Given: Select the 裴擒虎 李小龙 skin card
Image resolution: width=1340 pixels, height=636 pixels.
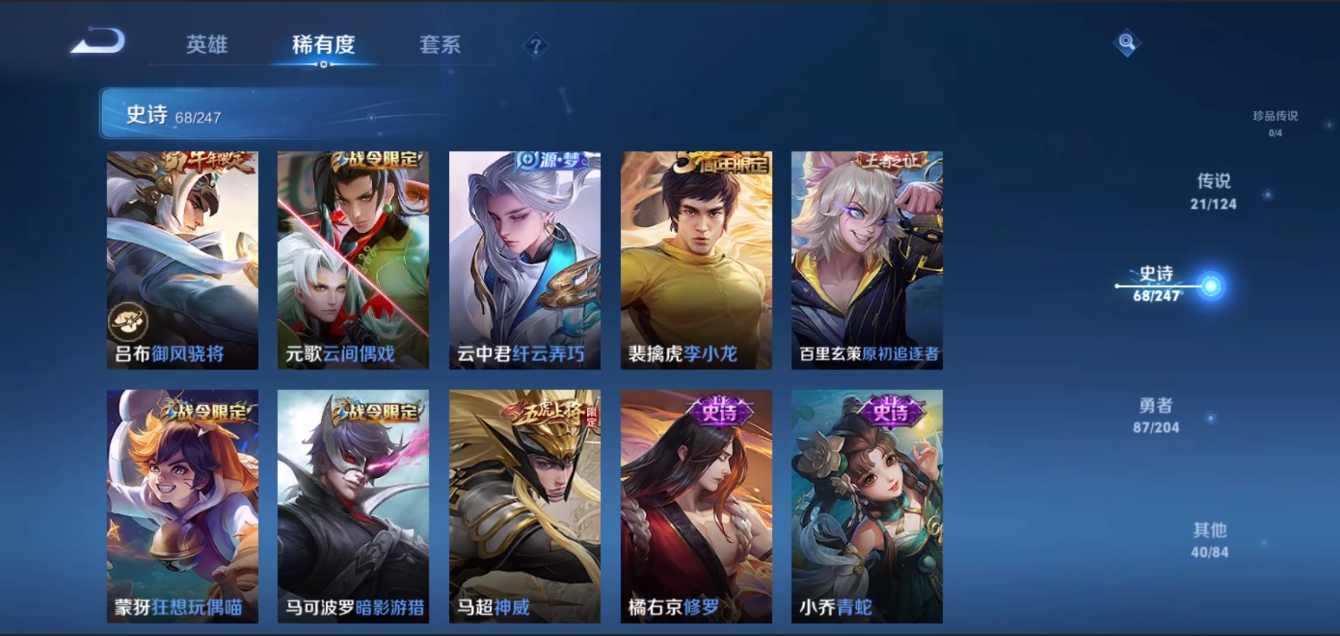Looking at the screenshot, I should [696, 260].
